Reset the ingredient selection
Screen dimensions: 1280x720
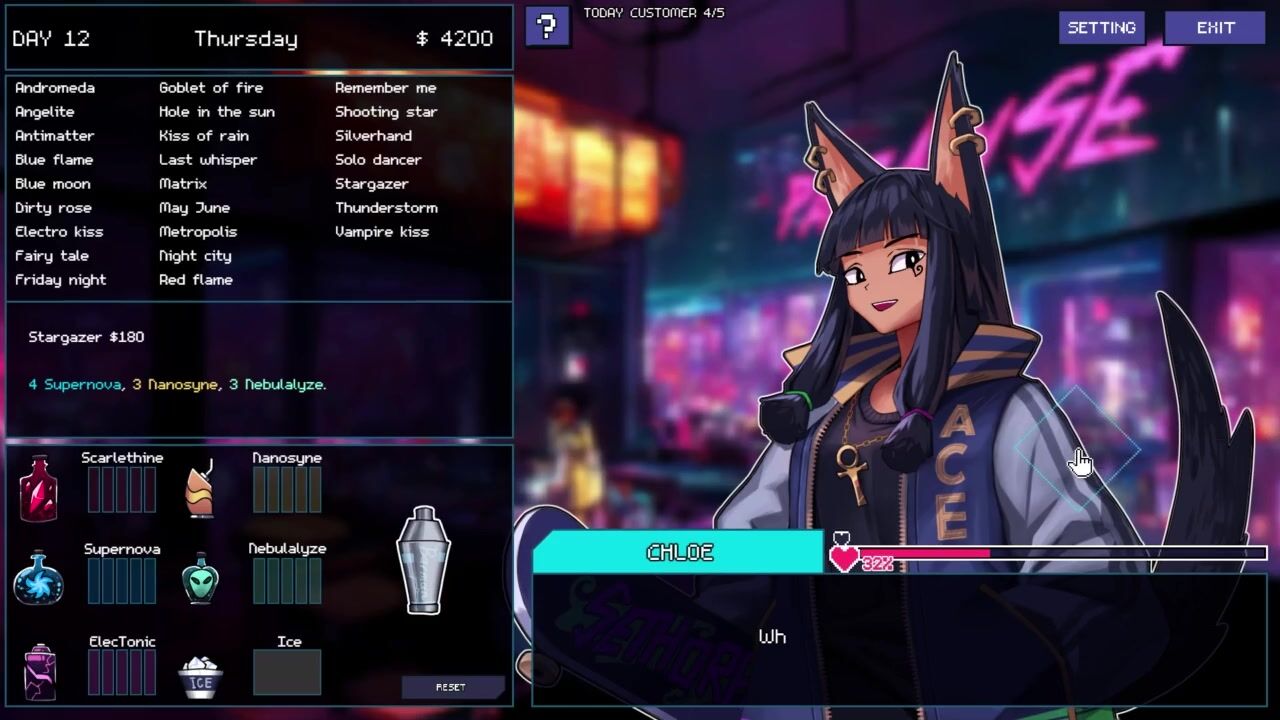(x=451, y=687)
